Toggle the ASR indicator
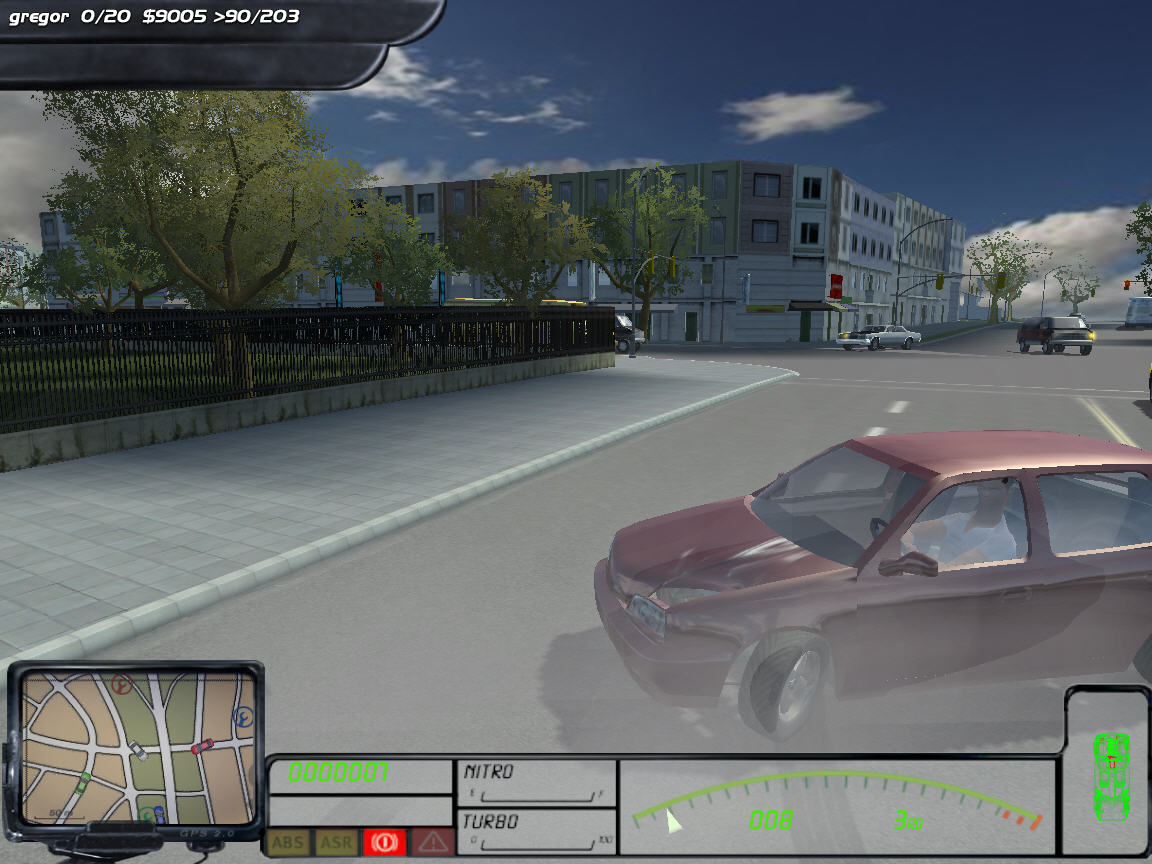This screenshot has width=1152, height=864. (x=336, y=843)
